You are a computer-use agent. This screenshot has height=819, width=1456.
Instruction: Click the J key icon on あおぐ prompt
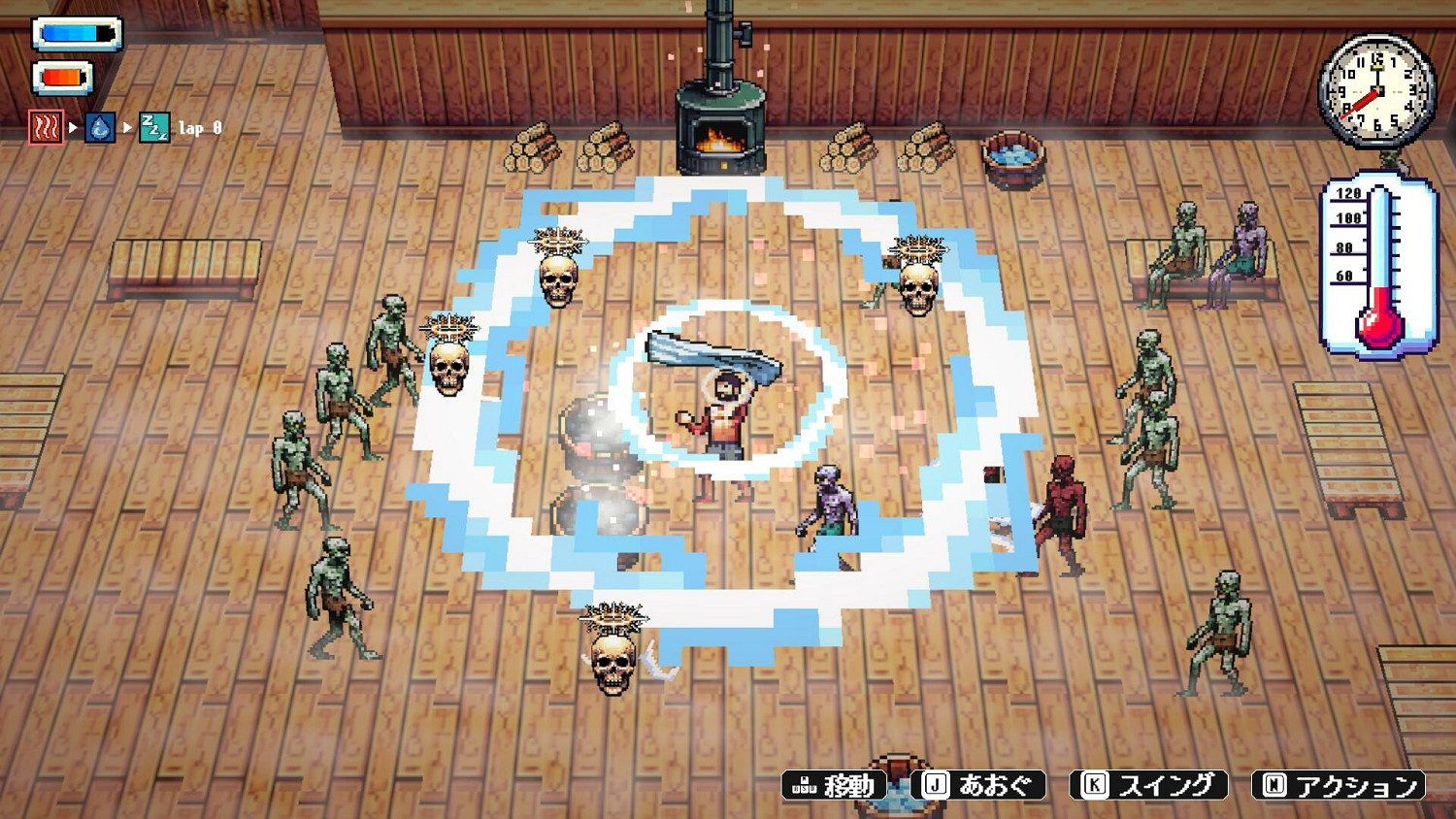[934, 784]
